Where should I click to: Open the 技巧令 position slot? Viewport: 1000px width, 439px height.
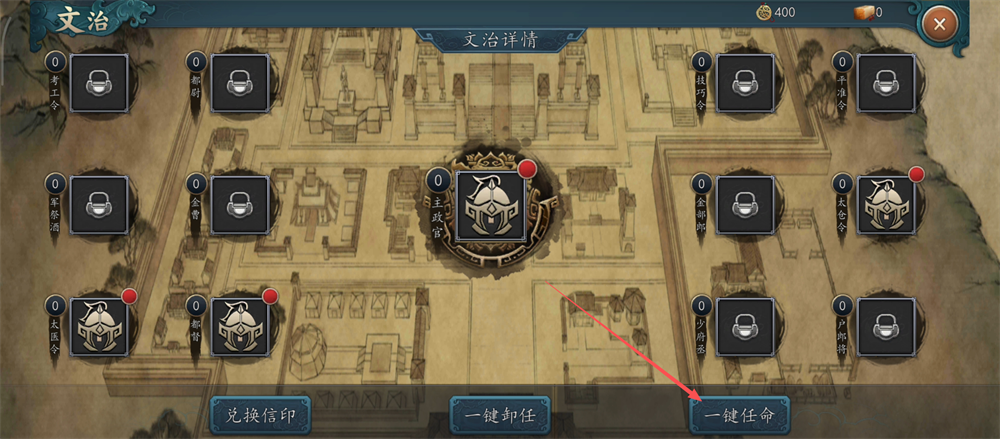745,83
